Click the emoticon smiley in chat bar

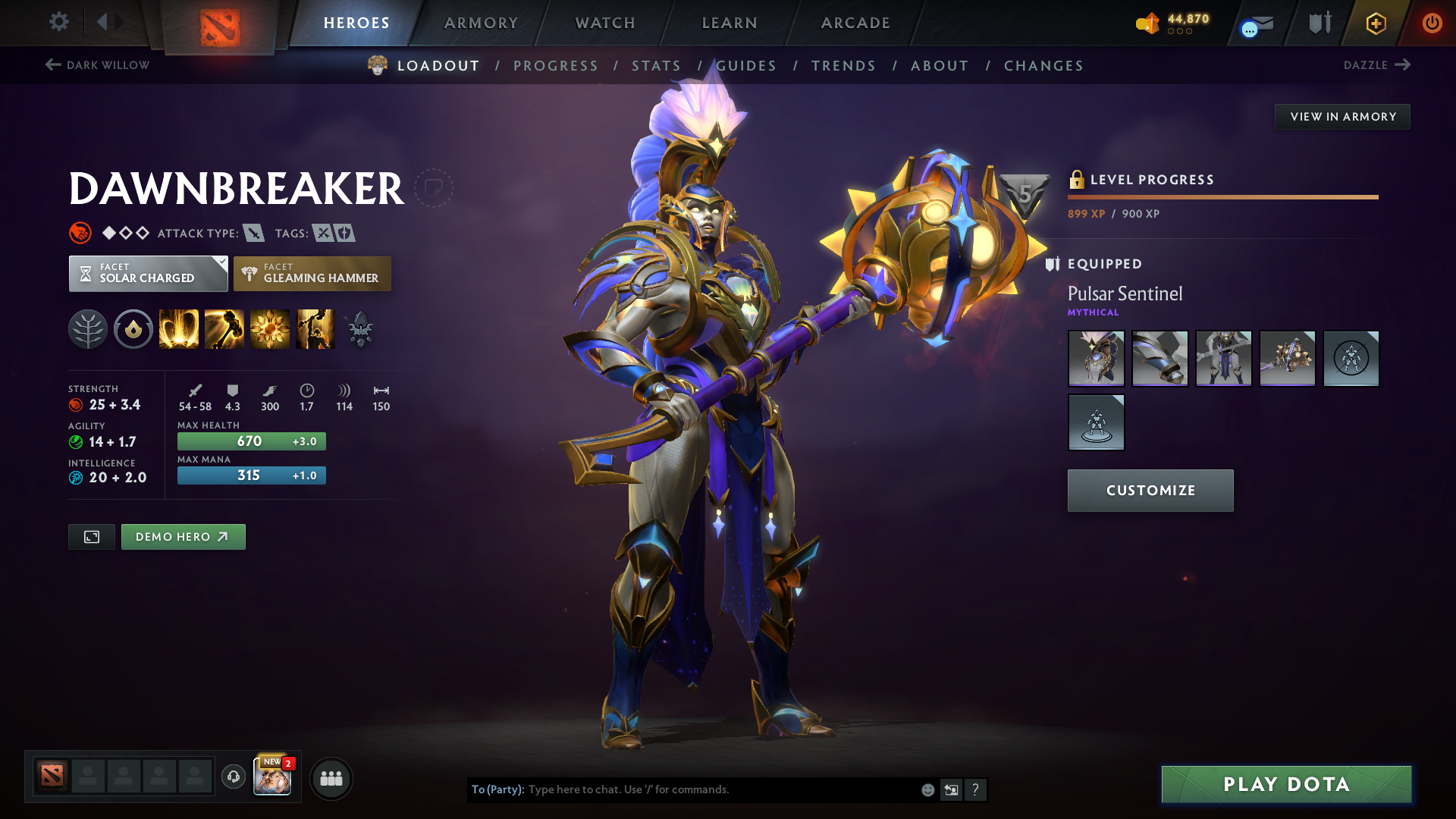click(x=927, y=789)
